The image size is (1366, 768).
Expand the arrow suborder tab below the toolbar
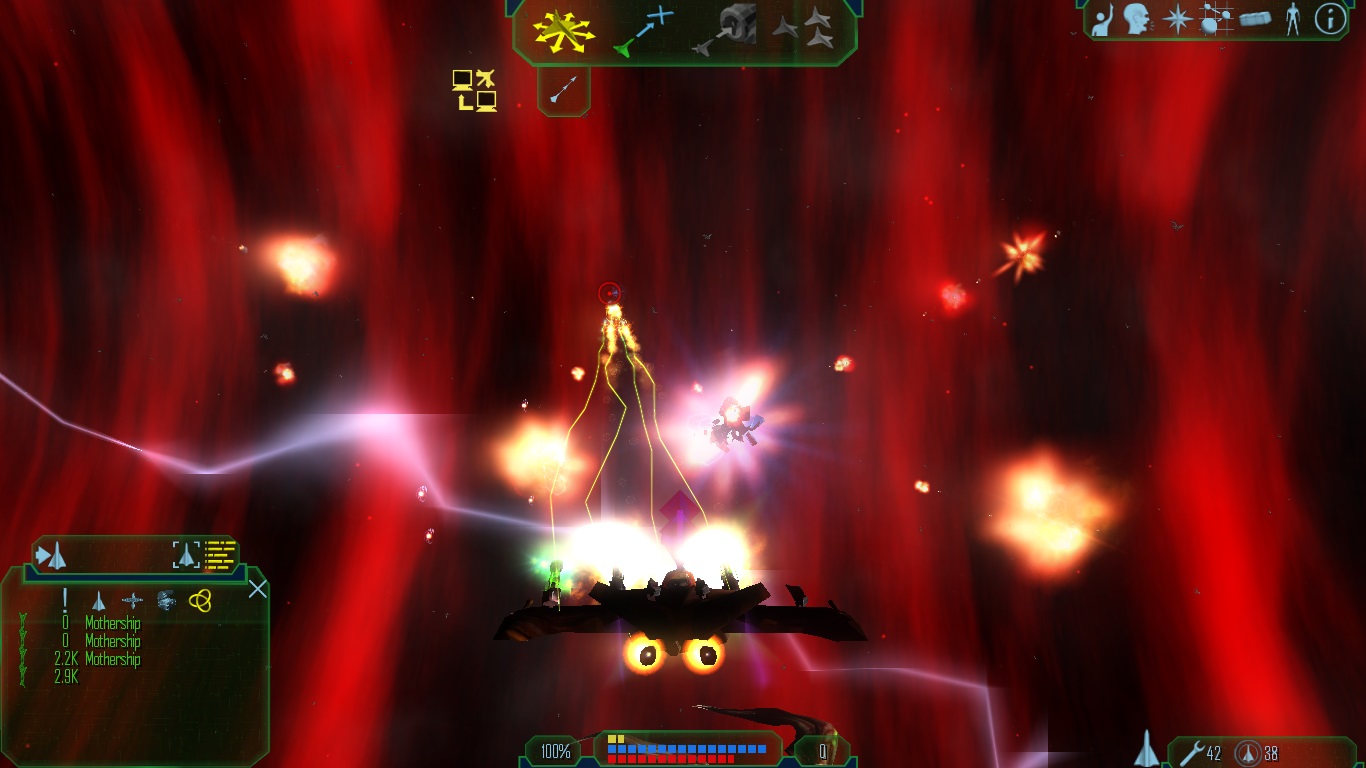click(x=563, y=90)
